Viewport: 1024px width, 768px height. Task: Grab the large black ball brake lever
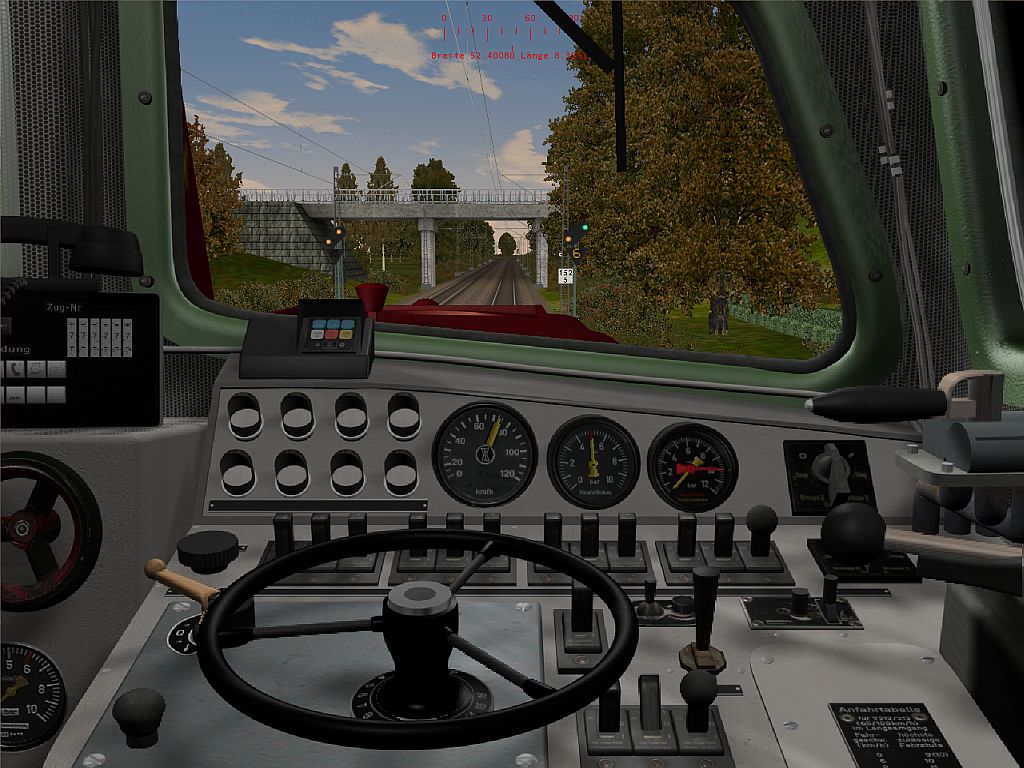point(853,530)
